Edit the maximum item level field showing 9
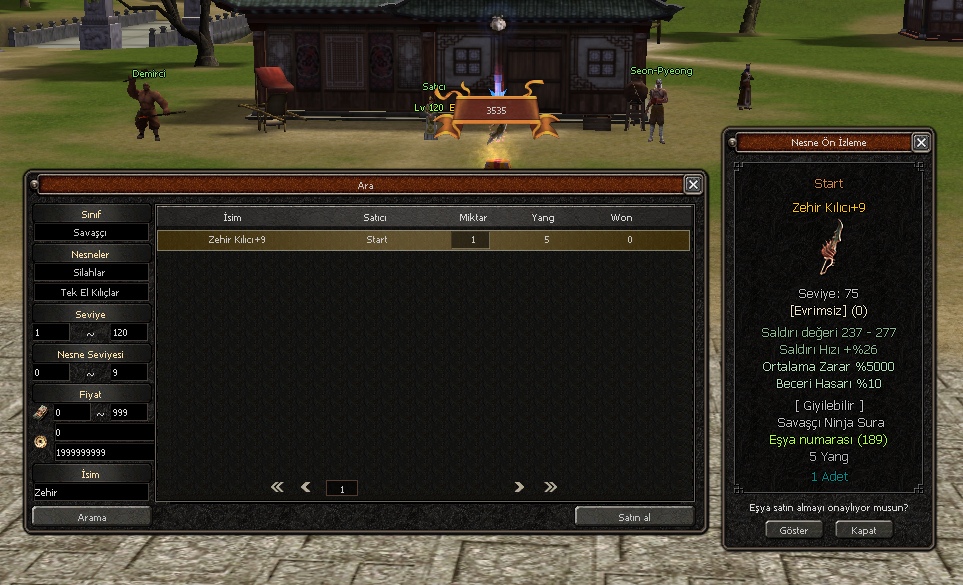The width and height of the screenshot is (963, 585). (x=128, y=372)
